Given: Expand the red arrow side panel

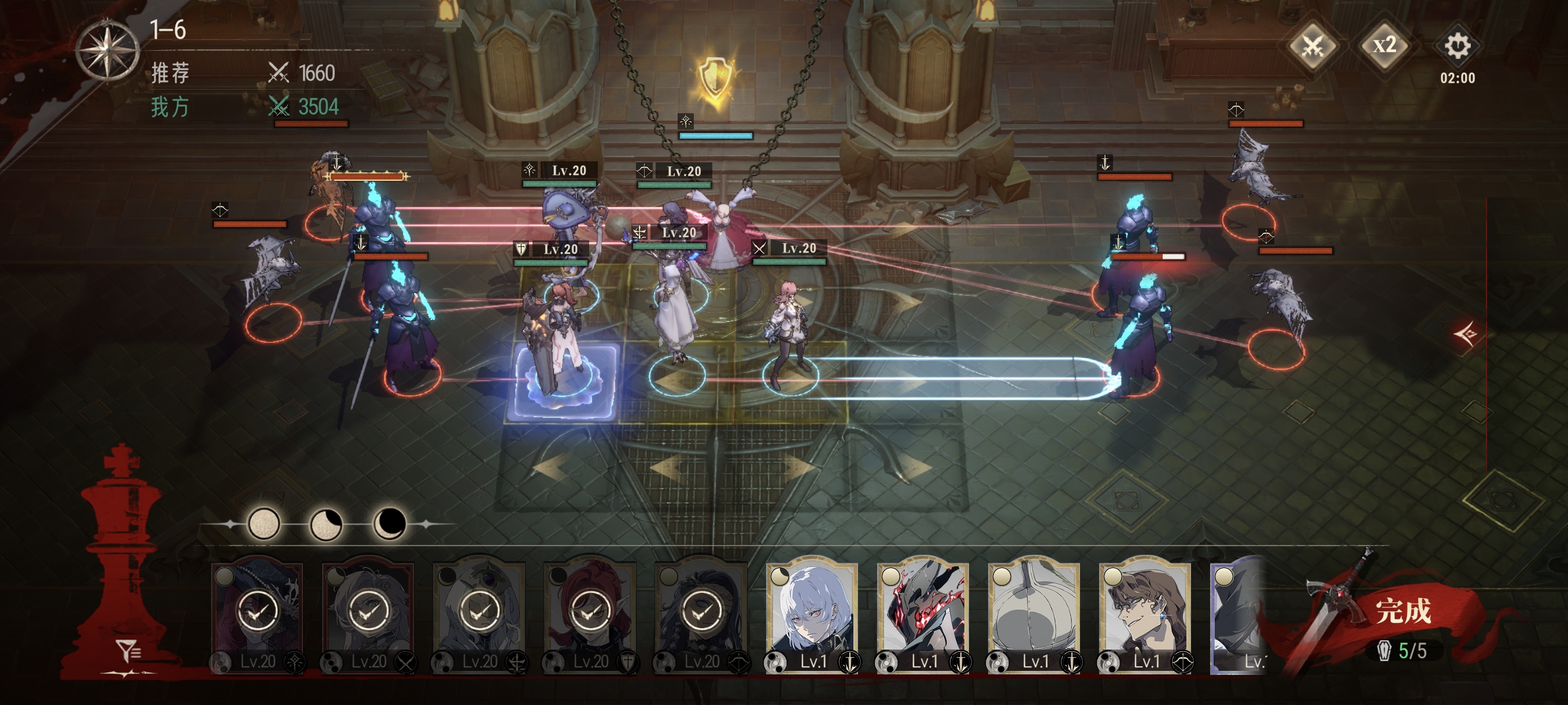Looking at the screenshot, I should coord(1466,333).
